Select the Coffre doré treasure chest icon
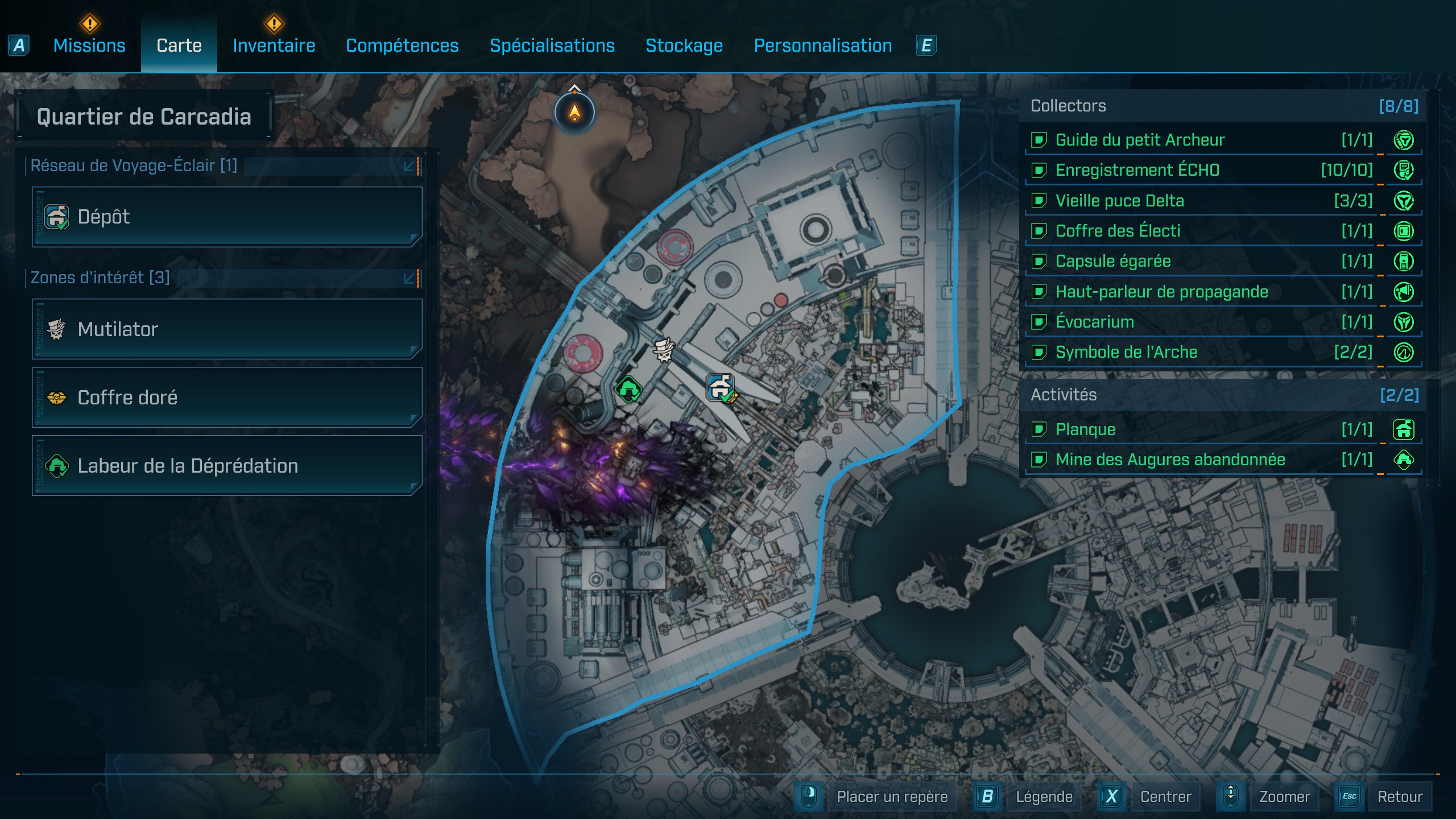Viewport: 1456px width, 819px height. click(x=56, y=398)
